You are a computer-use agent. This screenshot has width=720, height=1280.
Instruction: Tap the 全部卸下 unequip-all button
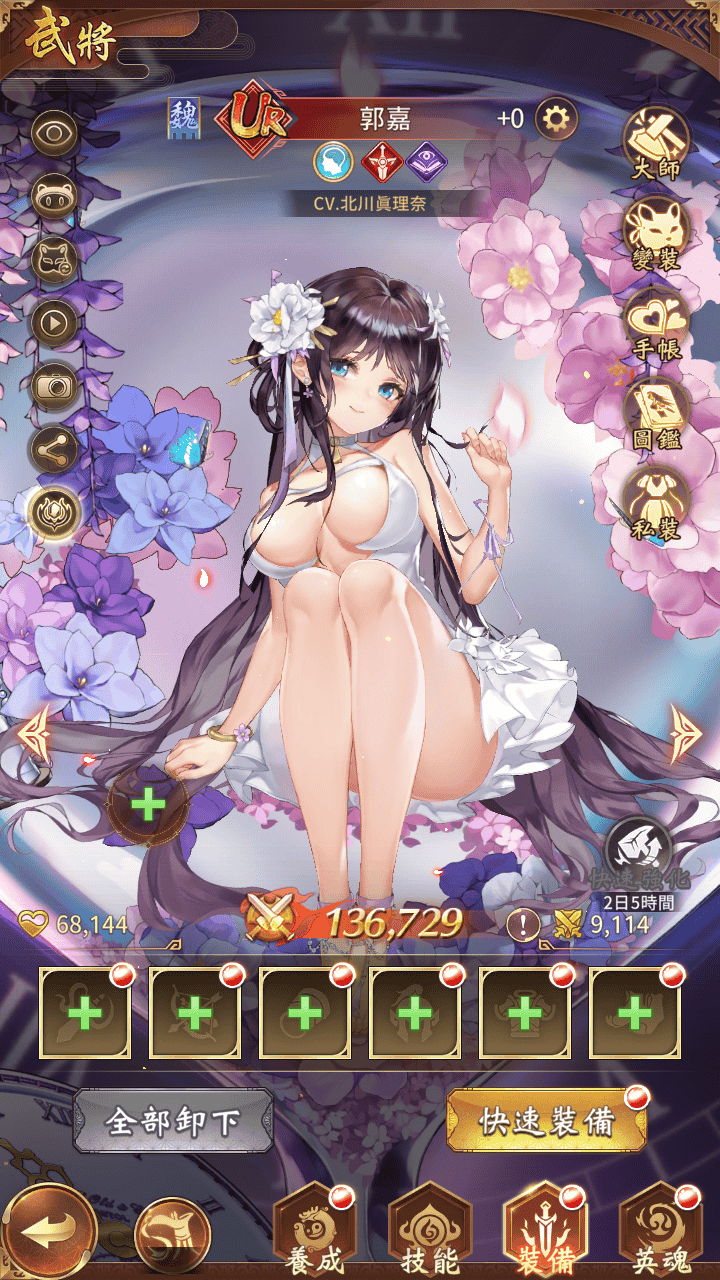click(x=173, y=1122)
